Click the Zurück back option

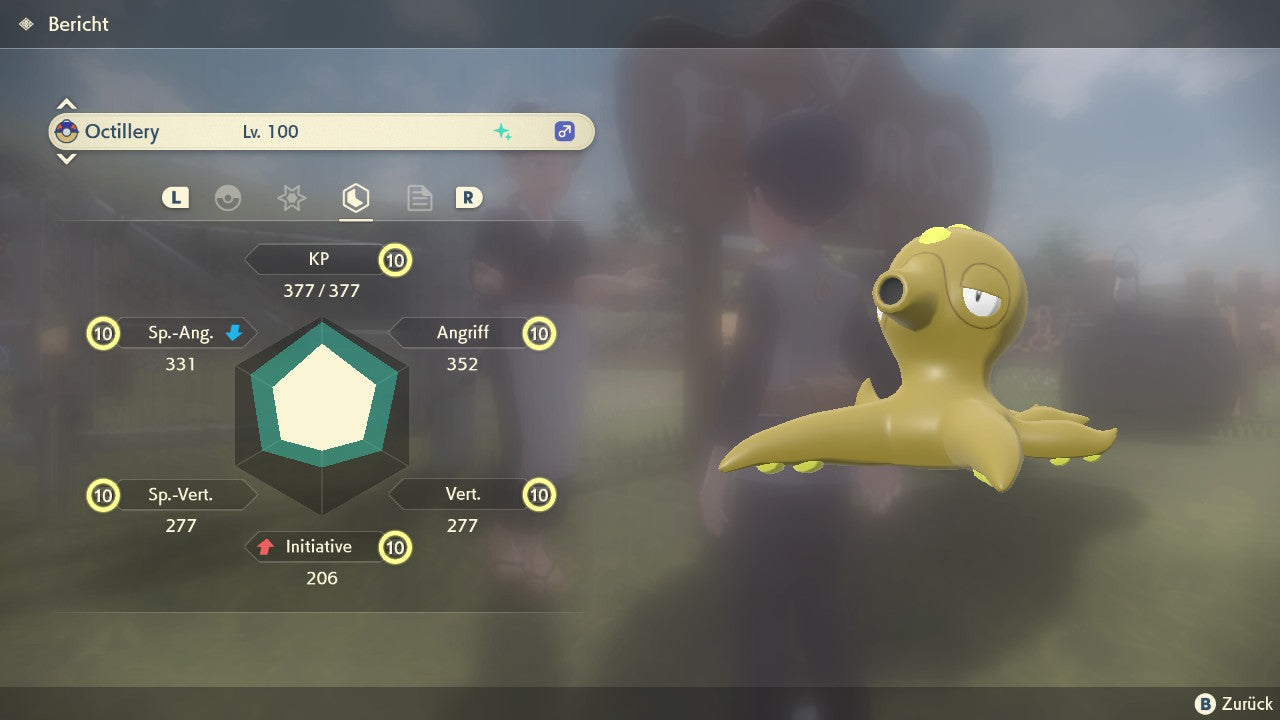1235,704
